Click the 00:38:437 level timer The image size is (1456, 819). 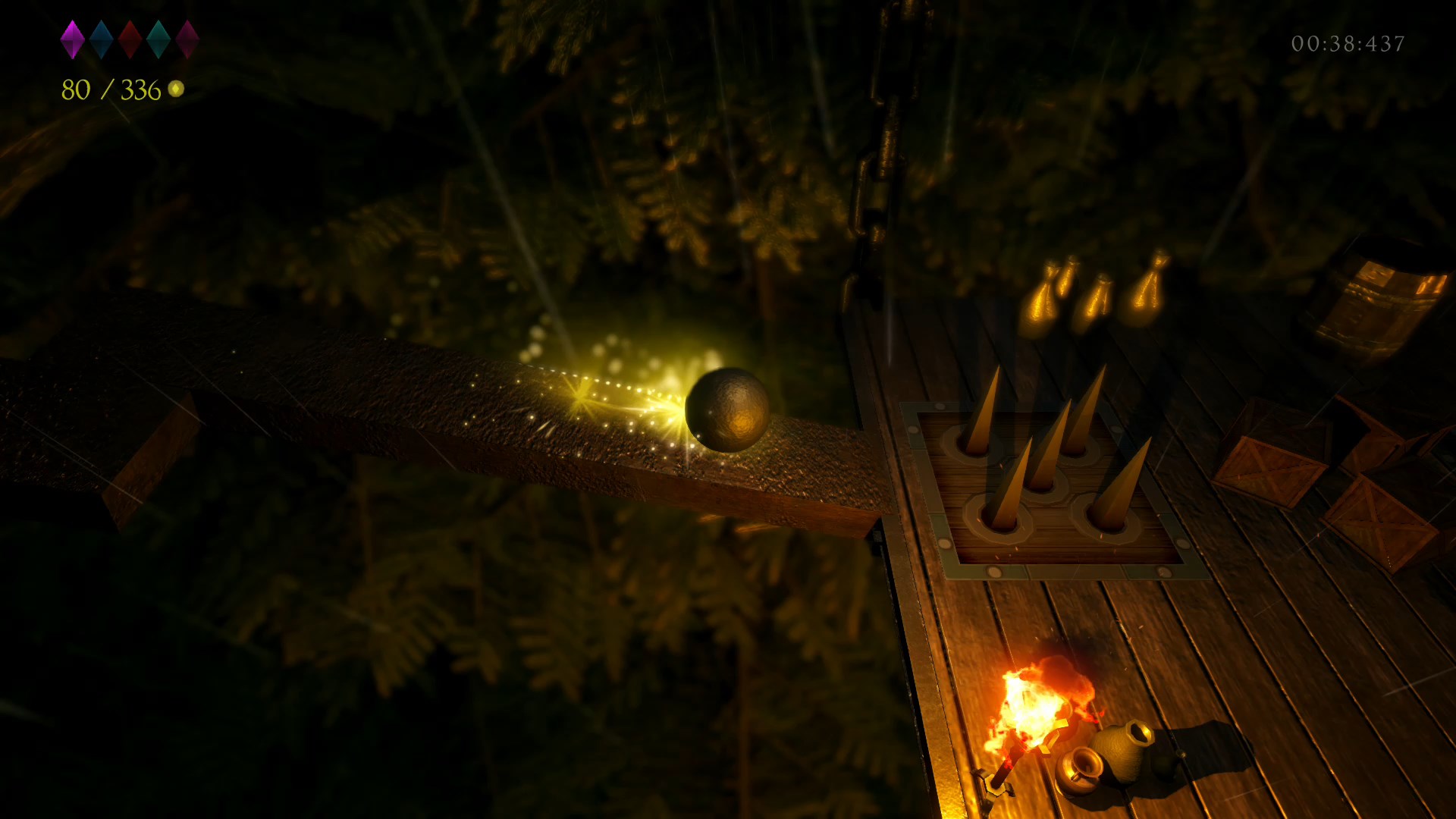1348,44
